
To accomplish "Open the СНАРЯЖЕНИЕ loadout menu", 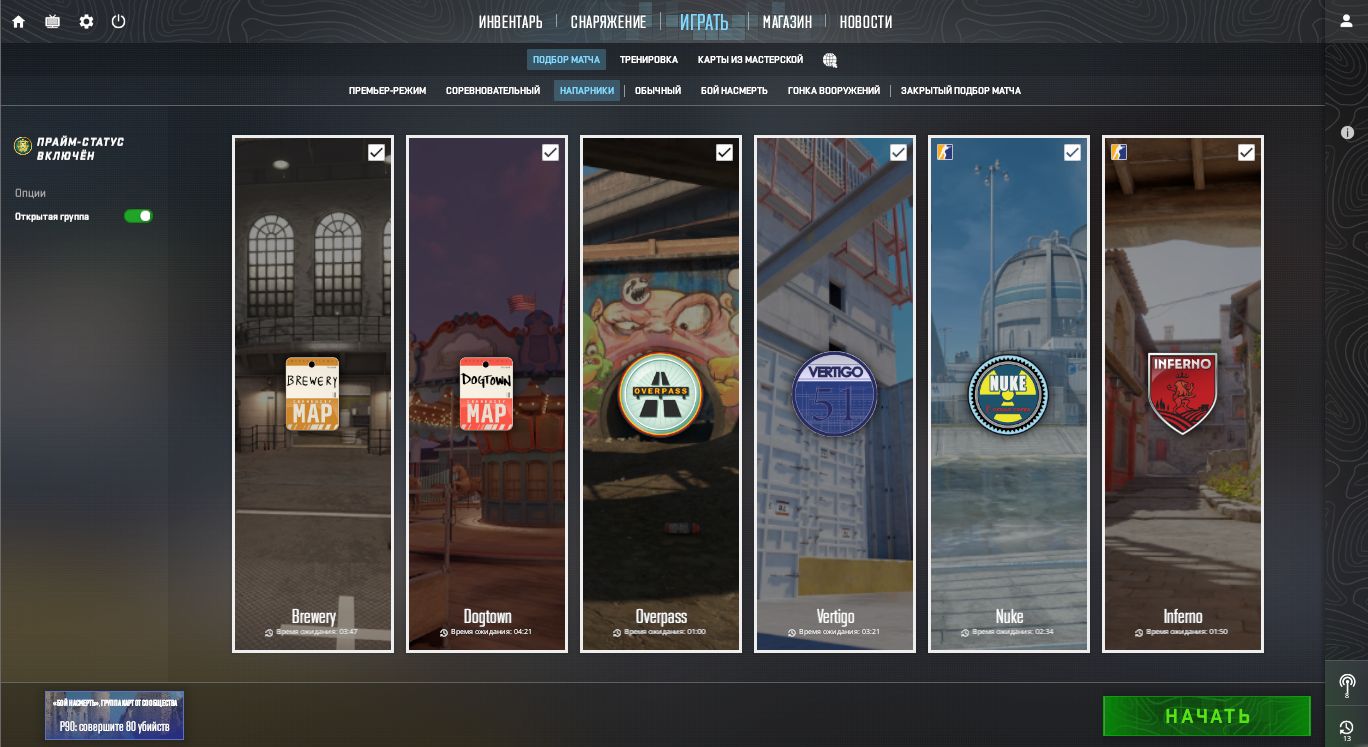I will click(608, 22).
